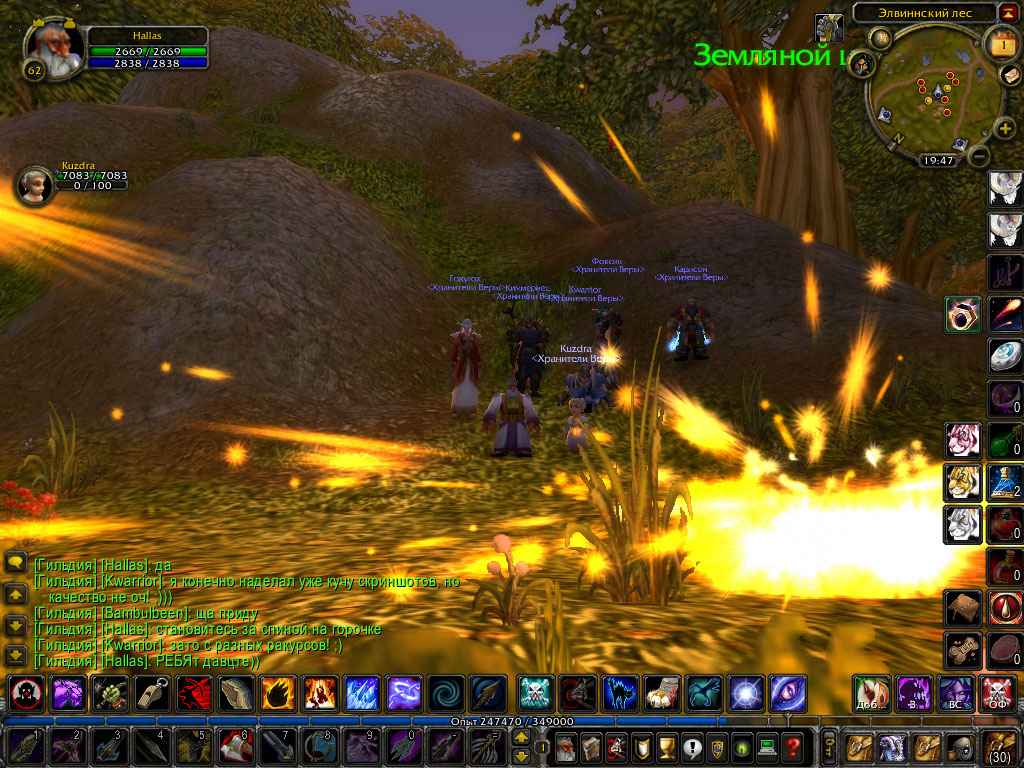Use the green potion slot
Screen dimensions: 1024x768
[x=1005, y=440]
